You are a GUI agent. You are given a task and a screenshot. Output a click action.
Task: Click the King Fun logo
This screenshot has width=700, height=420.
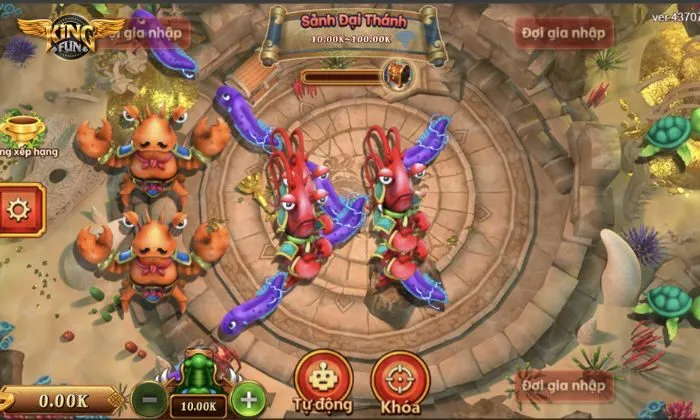[x=73, y=38]
